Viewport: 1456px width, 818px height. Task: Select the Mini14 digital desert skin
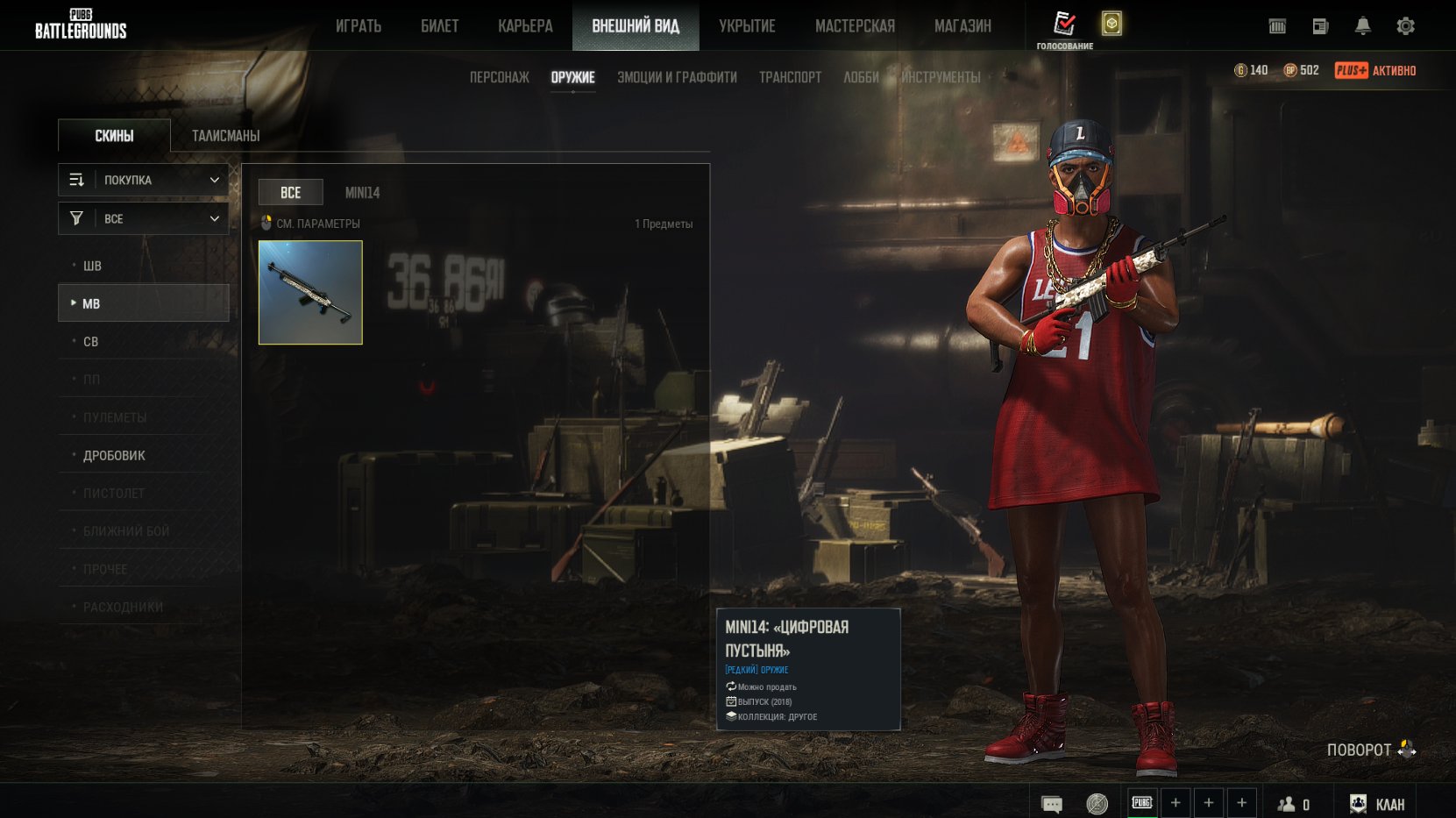click(310, 293)
